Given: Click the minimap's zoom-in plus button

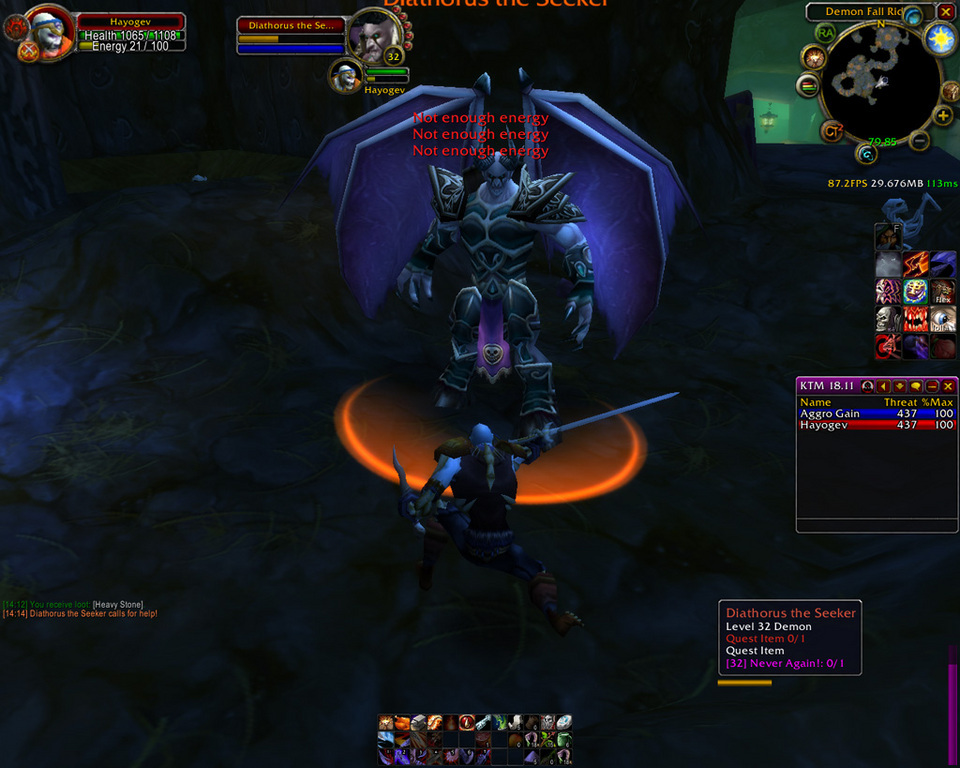Looking at the screenshot, I should point(943,115).
